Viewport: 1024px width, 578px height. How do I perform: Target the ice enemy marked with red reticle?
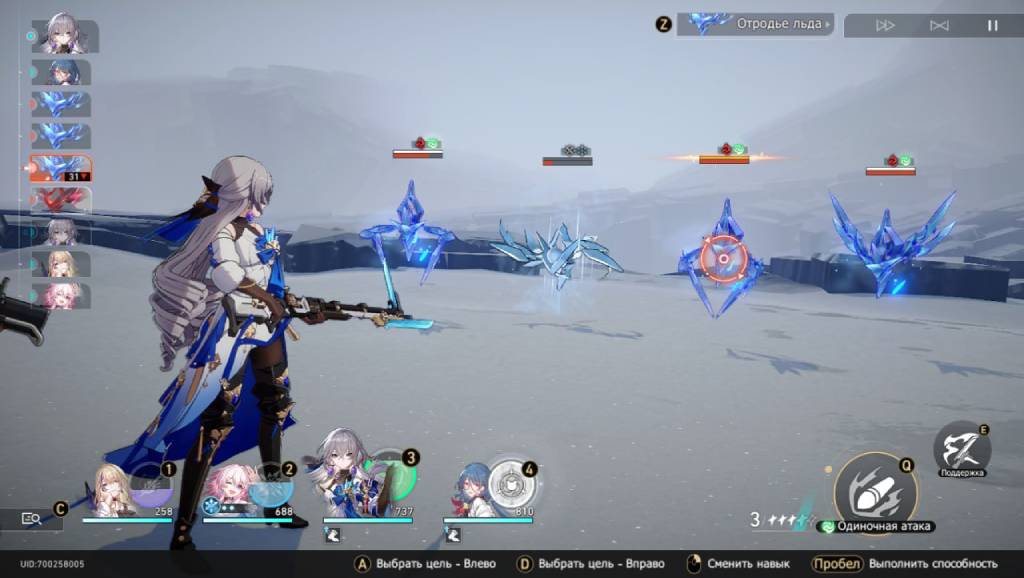[x=721, y=260]
